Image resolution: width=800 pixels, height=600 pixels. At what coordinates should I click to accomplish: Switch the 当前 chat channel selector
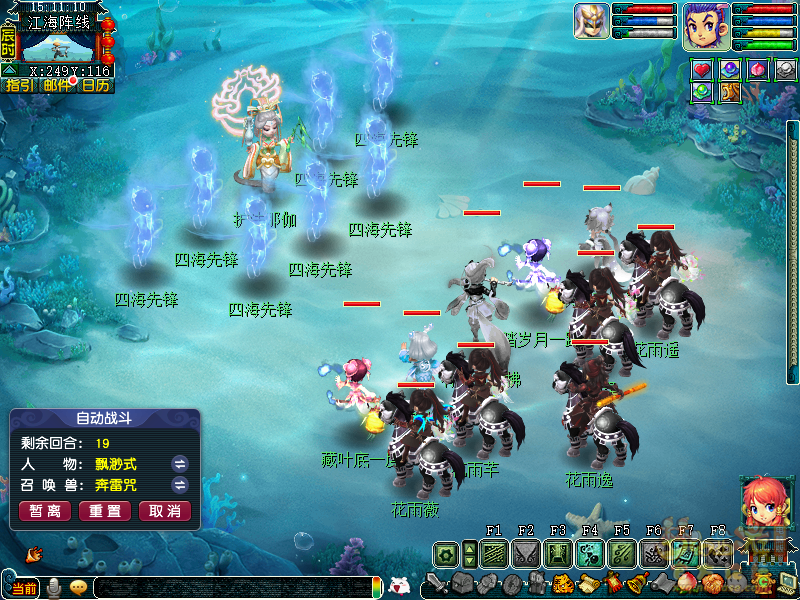pyautogui.click(x=24, y=588)
